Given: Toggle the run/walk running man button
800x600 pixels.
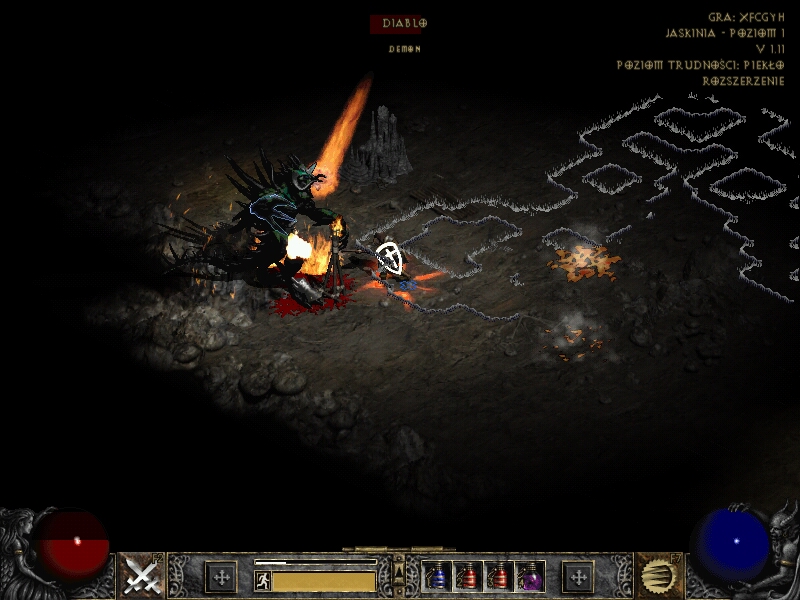Looking at the screenshot, I should click(x=262, y=580).
